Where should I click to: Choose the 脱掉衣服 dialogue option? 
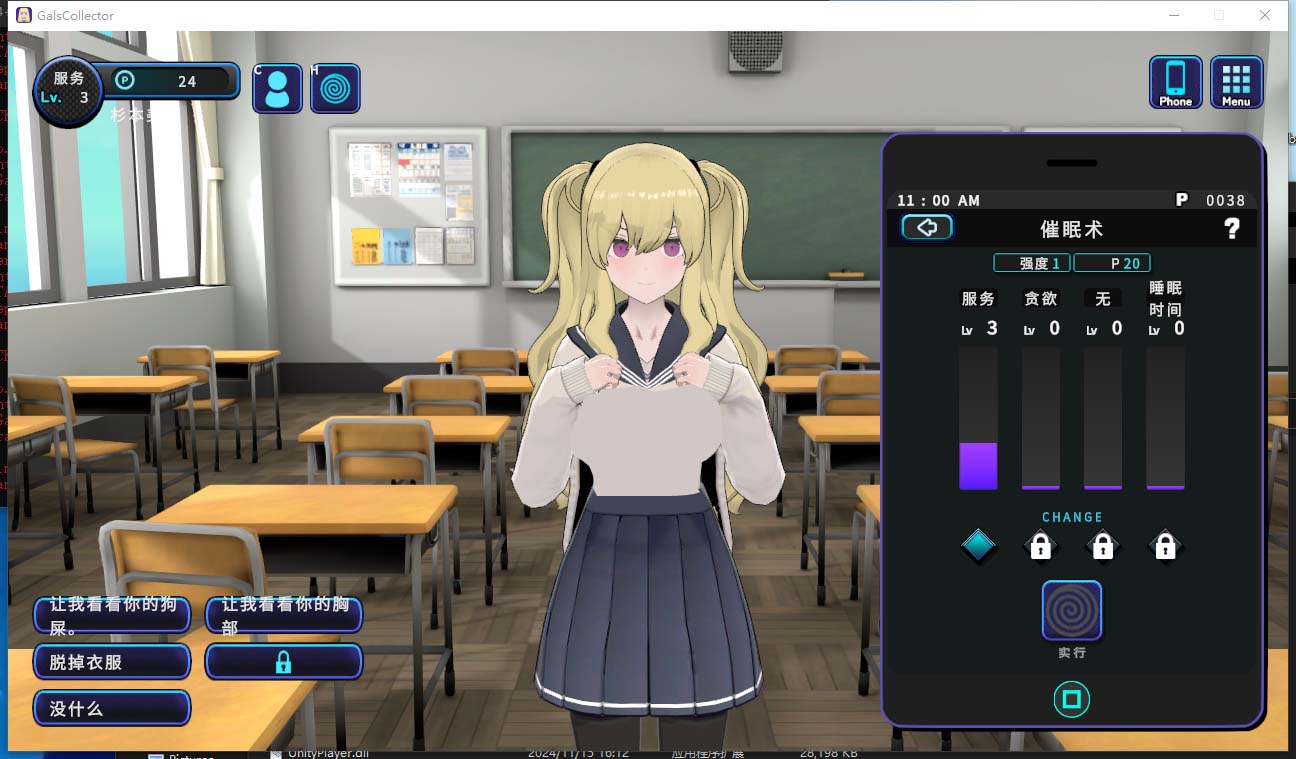111,661
